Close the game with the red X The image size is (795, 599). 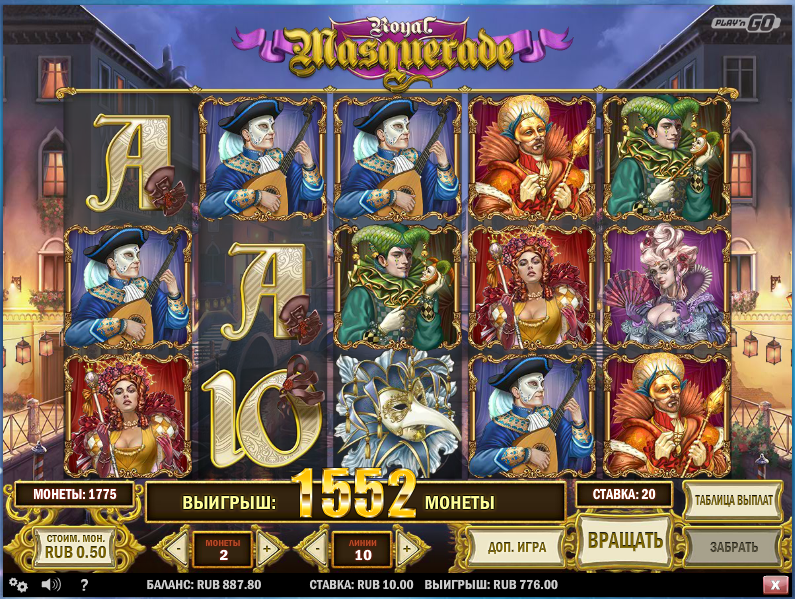(775, 585)
